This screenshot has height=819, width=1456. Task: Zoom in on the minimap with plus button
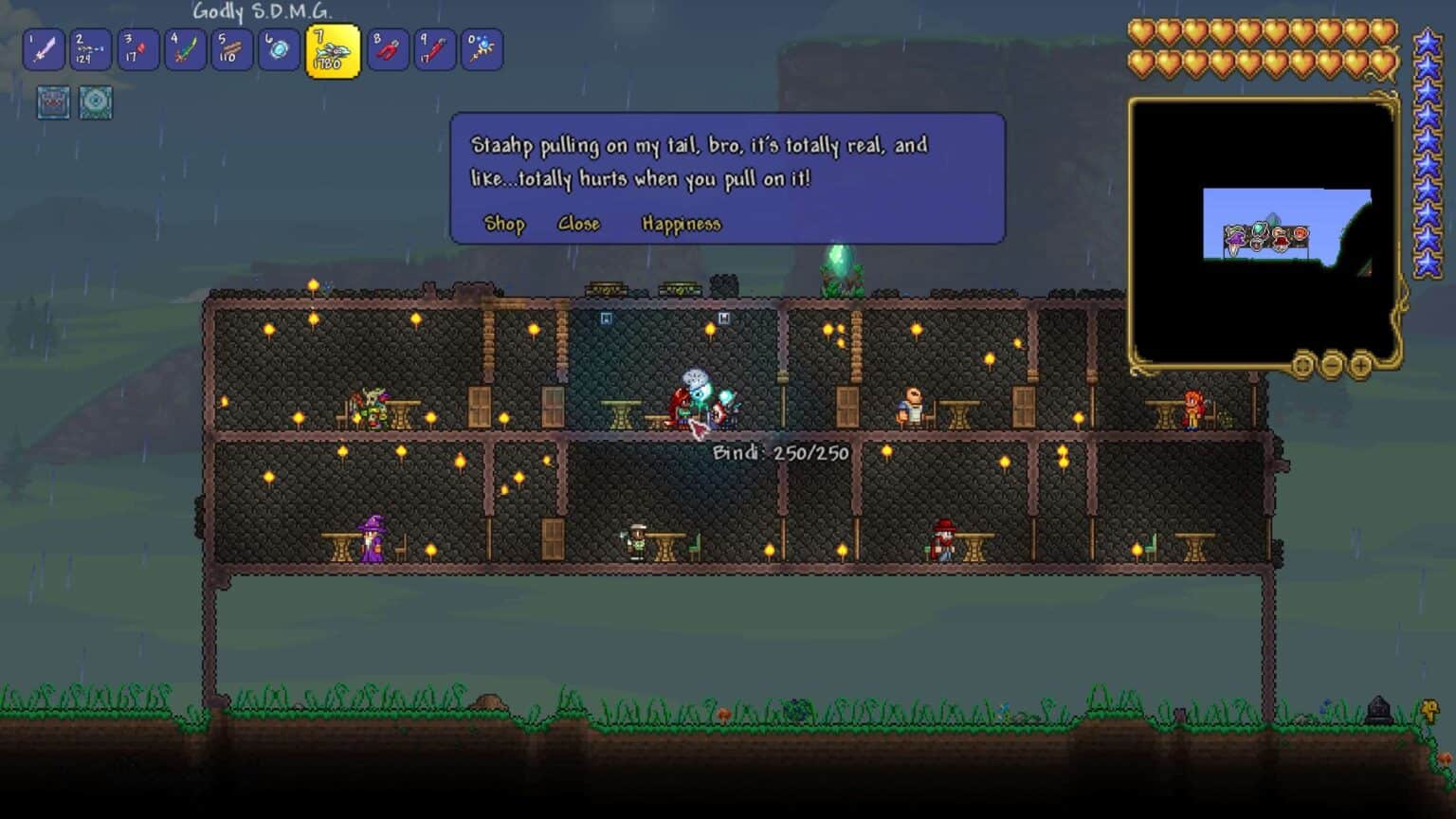(x=1362, y=364)
